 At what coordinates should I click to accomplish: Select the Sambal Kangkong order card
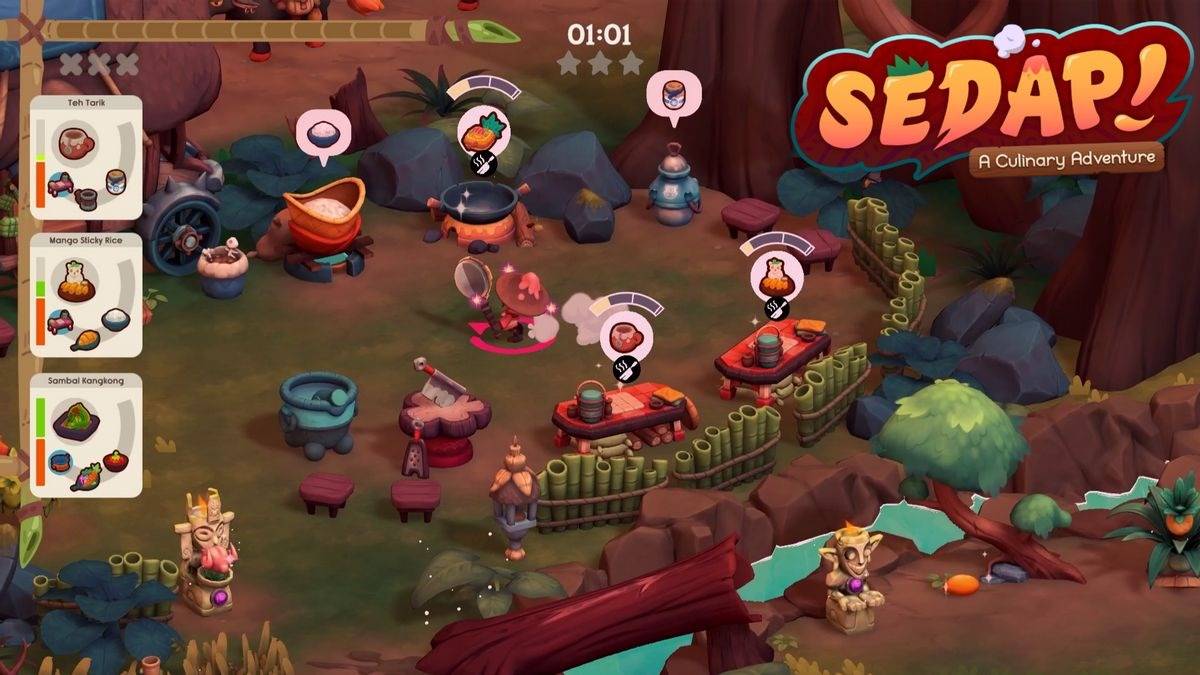click(x=87, y=435)
